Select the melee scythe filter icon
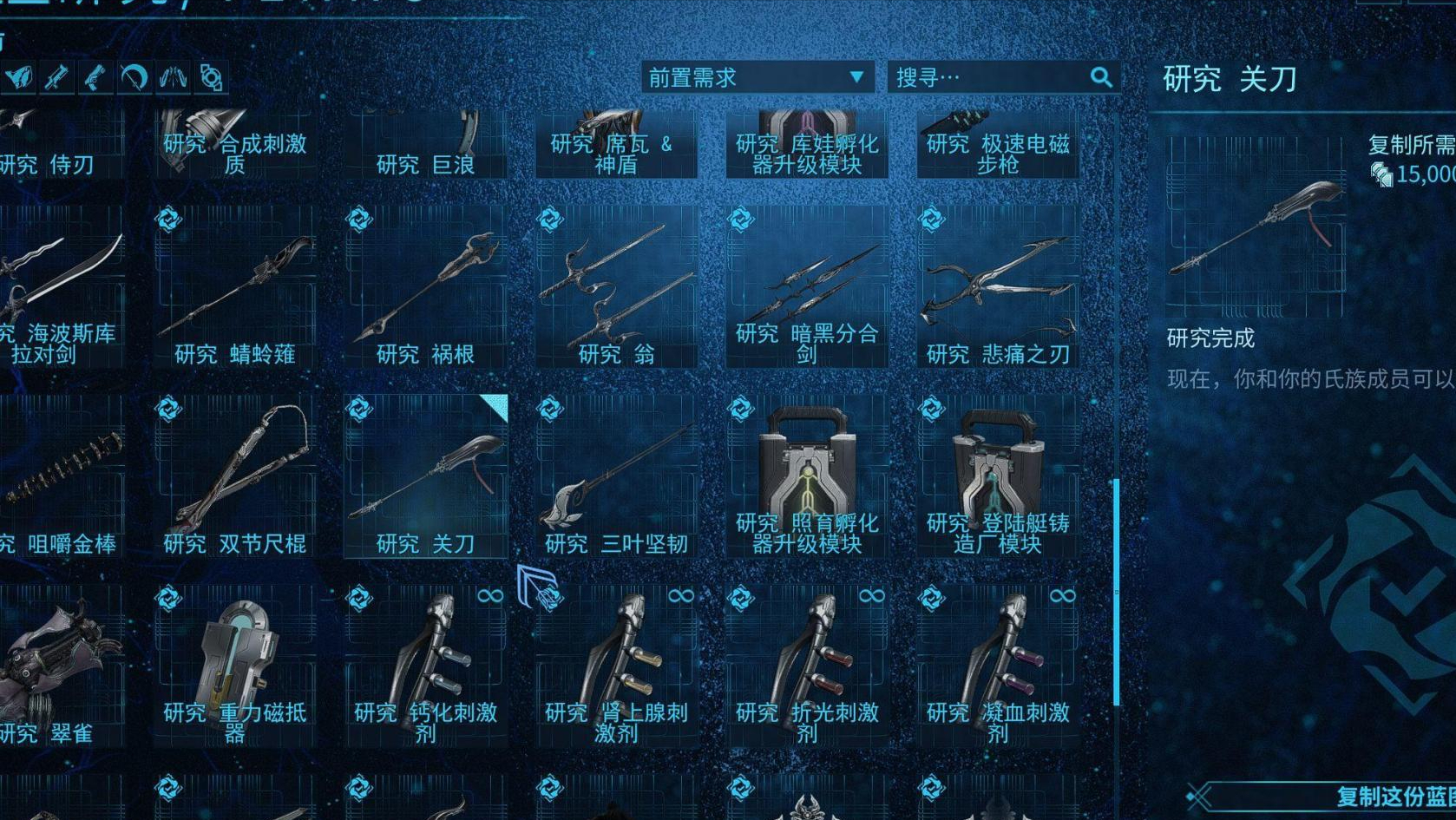1456x820 pixels. click(134, 78)
